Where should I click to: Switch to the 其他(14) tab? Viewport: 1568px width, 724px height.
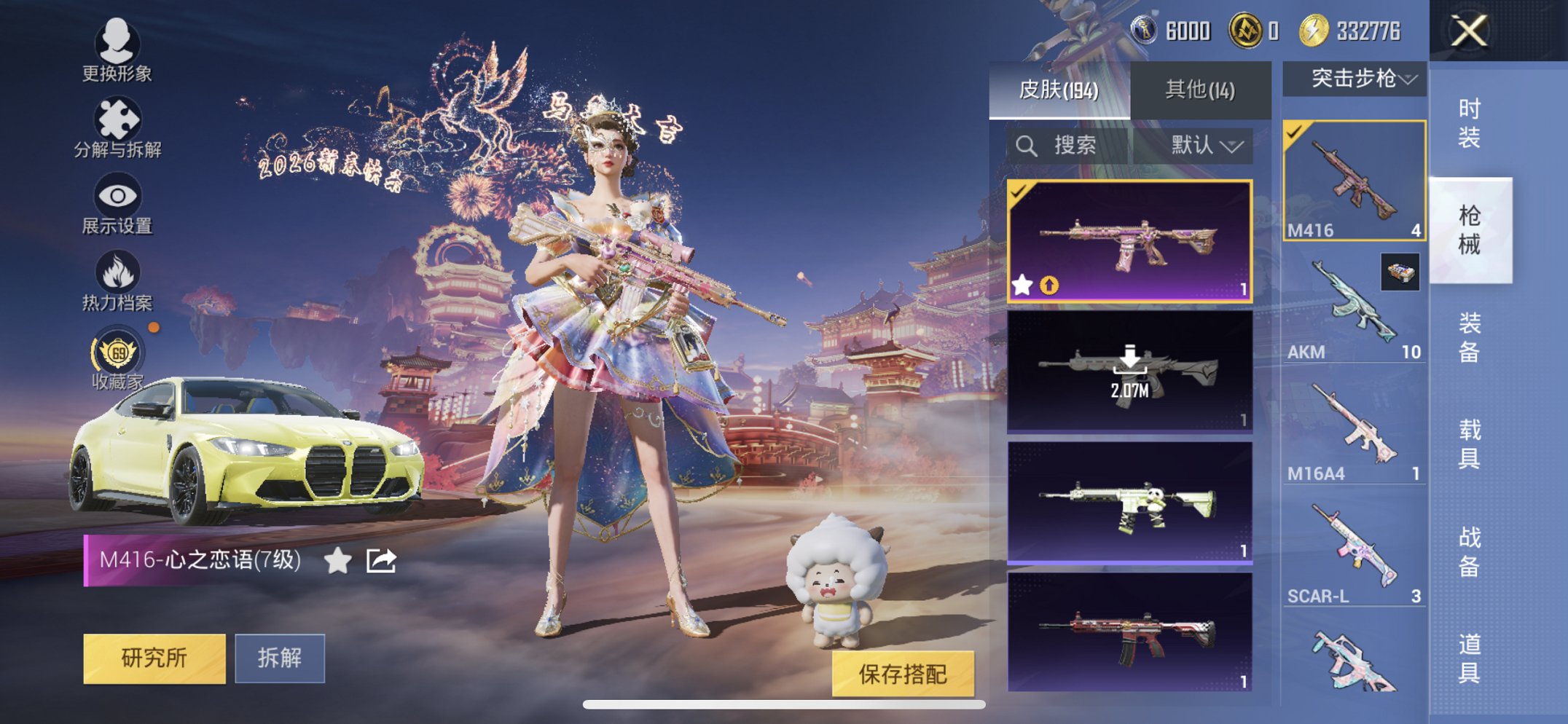pos(1199,87)
